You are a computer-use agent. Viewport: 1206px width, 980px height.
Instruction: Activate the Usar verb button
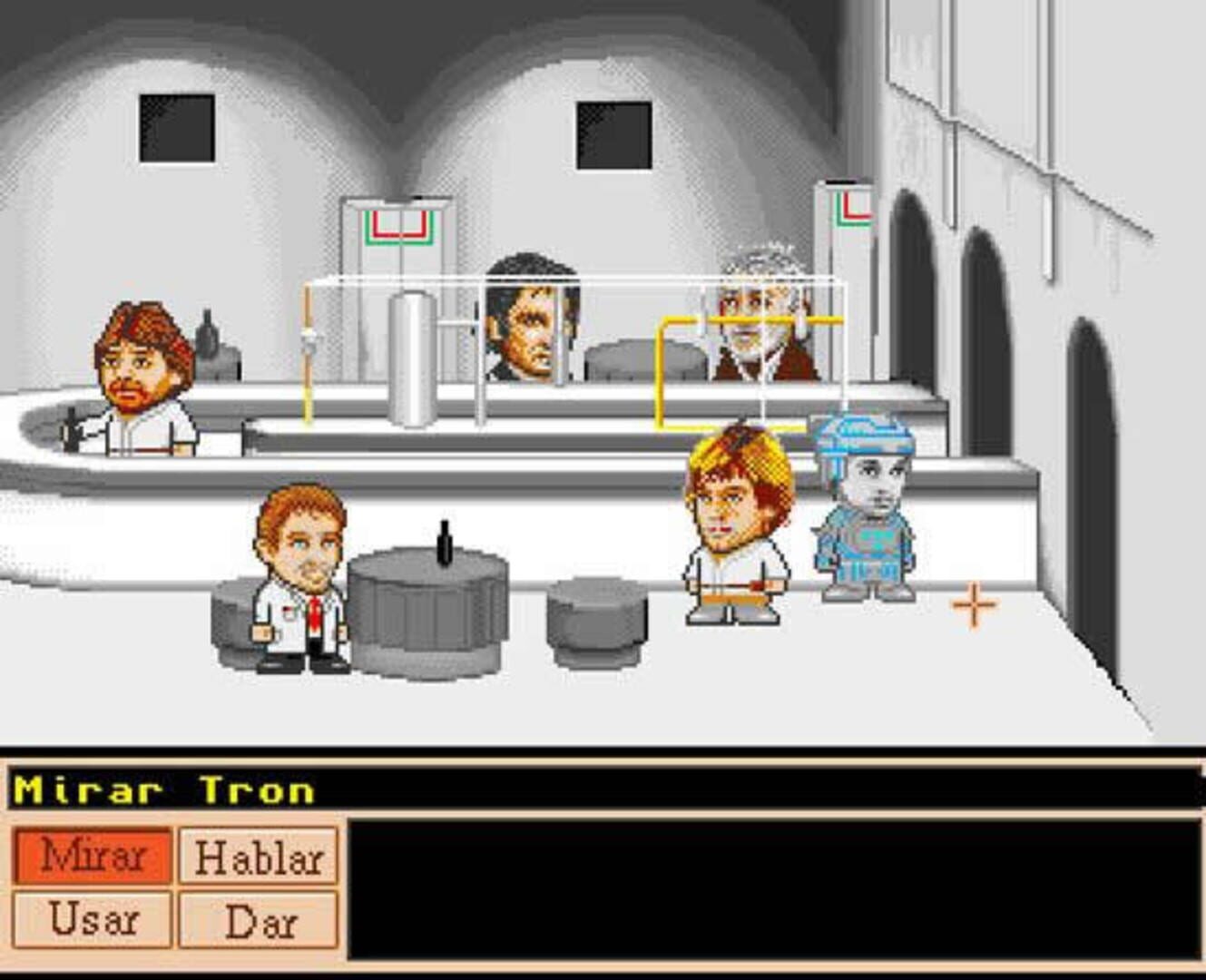coord(93,919)
